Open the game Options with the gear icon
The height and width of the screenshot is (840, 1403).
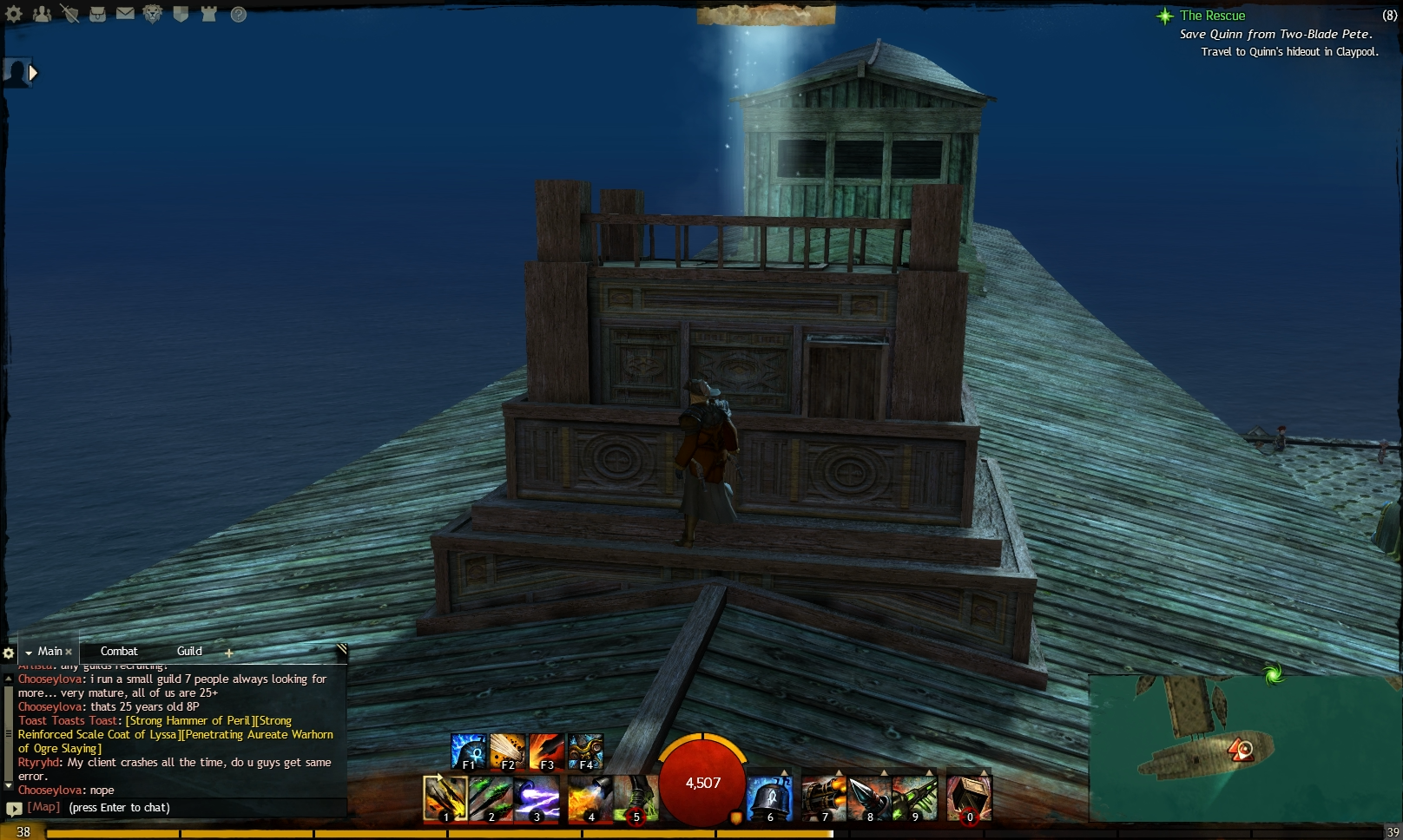13,12
